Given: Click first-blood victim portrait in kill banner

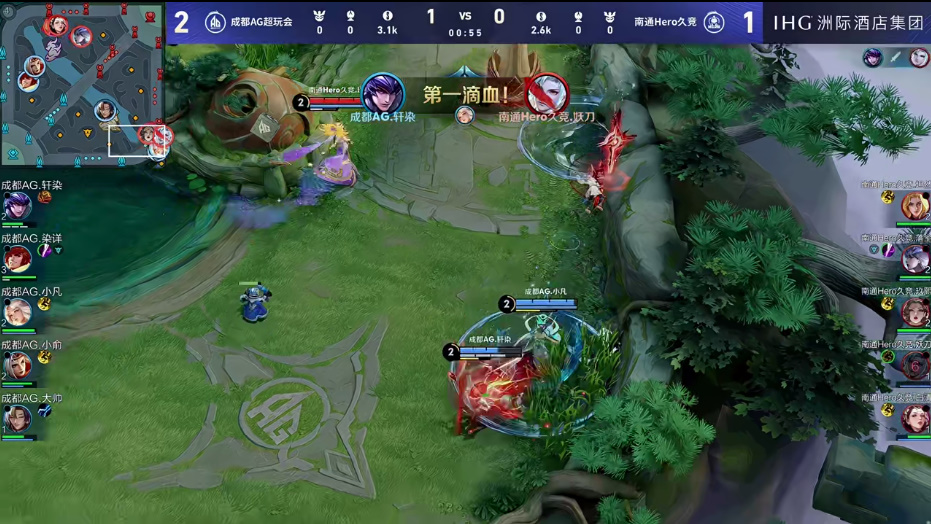Looking at the screenshot, I should [546, 93].
